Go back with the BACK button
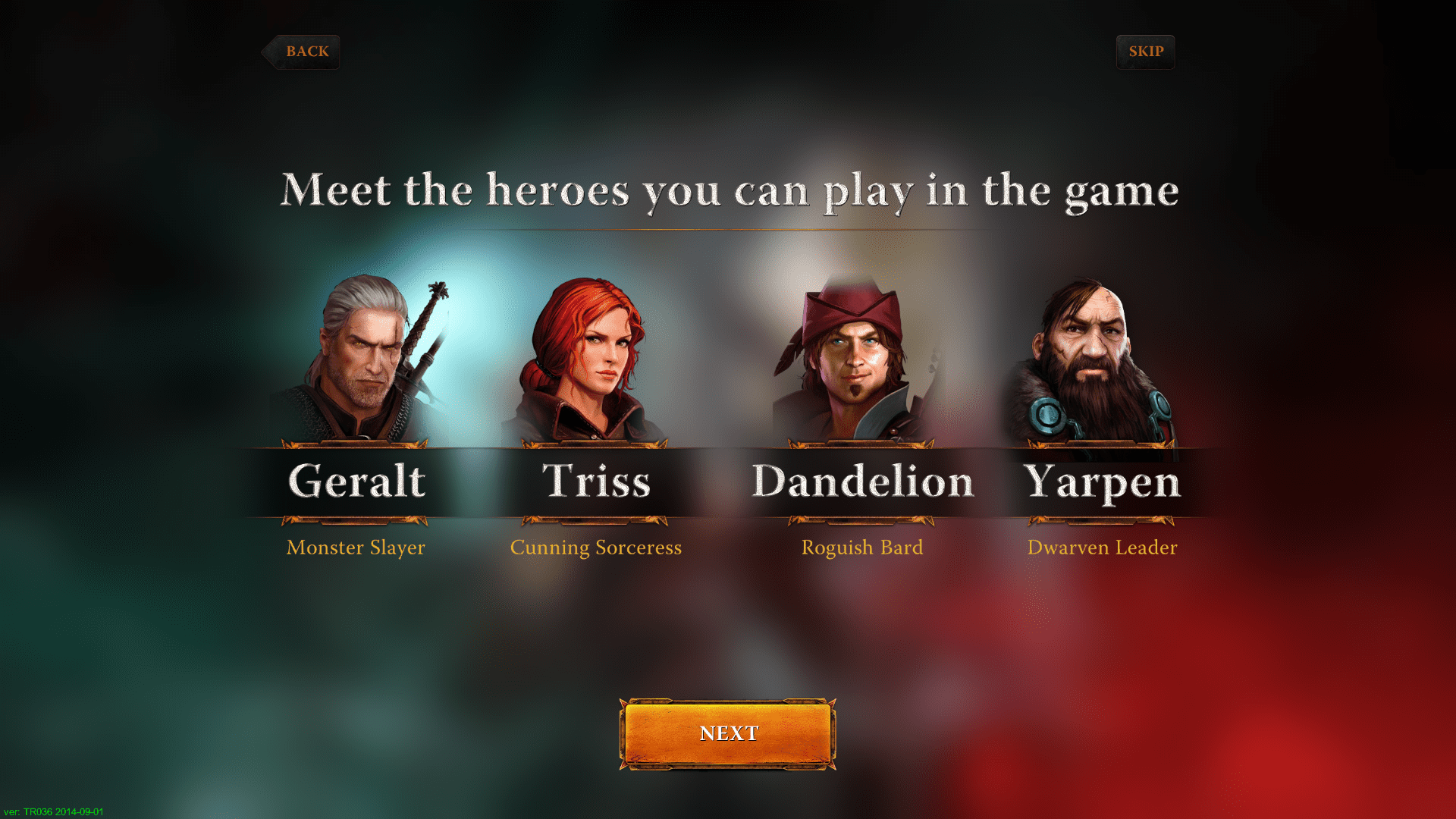 click(x=303, y=52)
